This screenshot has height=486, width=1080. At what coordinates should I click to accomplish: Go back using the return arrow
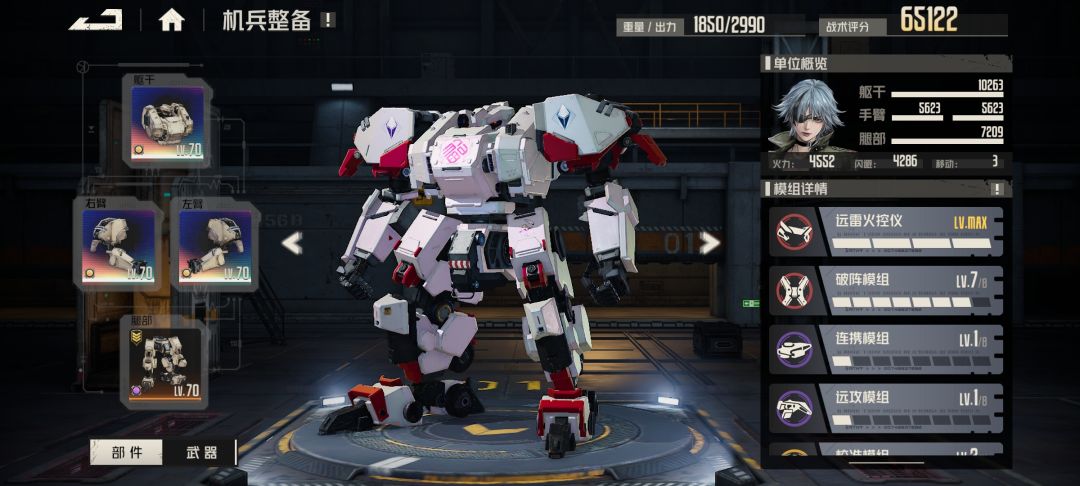point(95,19)
